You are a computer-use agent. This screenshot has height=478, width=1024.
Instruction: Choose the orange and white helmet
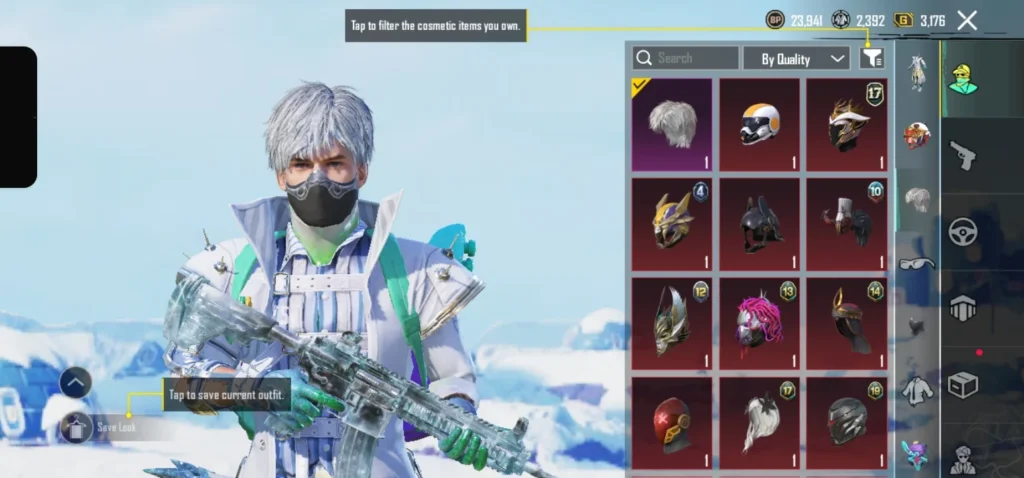click(x=760, y=124)
